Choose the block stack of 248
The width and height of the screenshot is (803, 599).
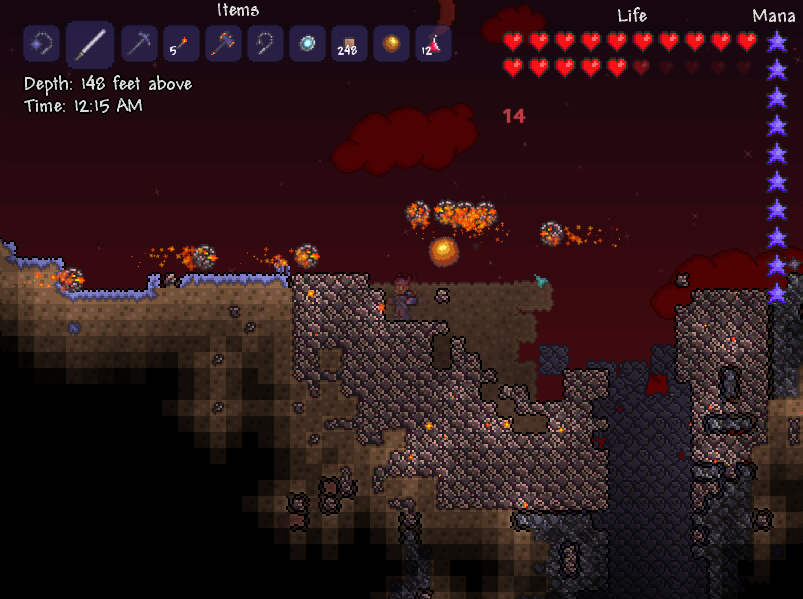(349, 45)
